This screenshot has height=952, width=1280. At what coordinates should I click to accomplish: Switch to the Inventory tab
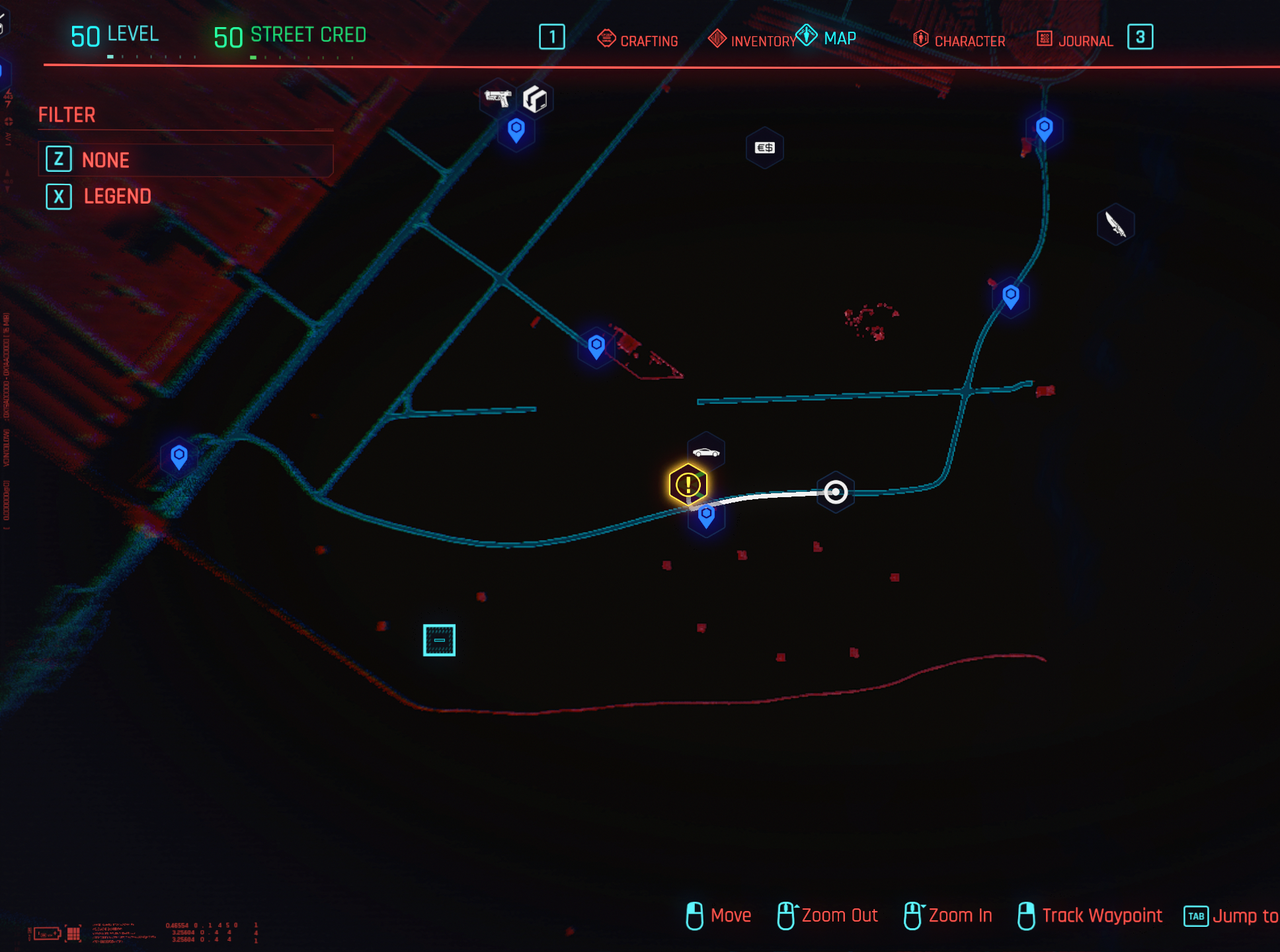[752, 40]
